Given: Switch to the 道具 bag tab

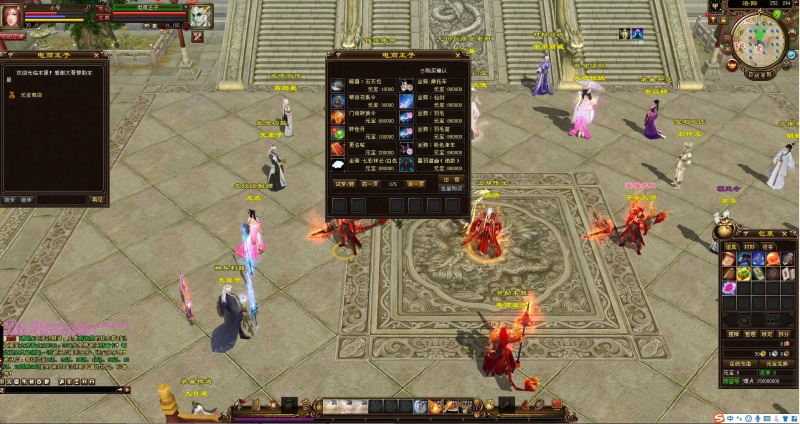Looking at the screenshot, I should coord(732,245).
